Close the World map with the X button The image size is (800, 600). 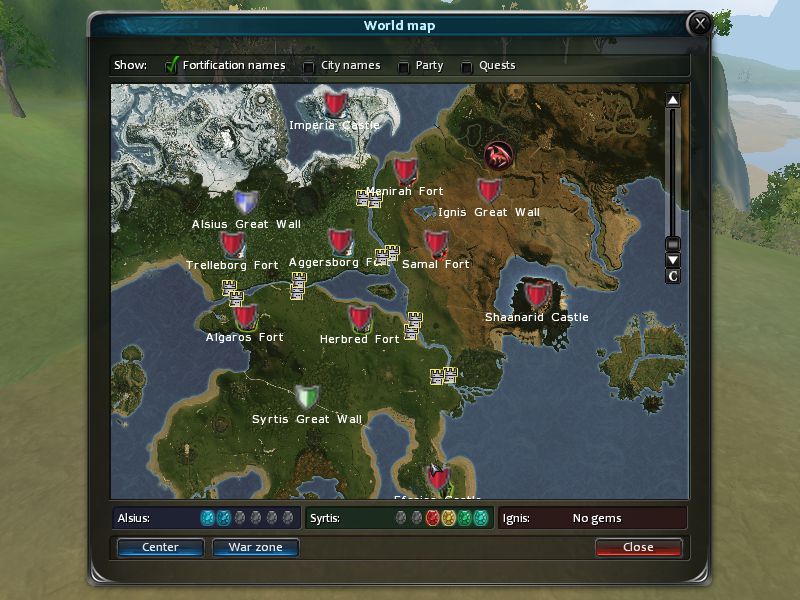pos(700,23)
